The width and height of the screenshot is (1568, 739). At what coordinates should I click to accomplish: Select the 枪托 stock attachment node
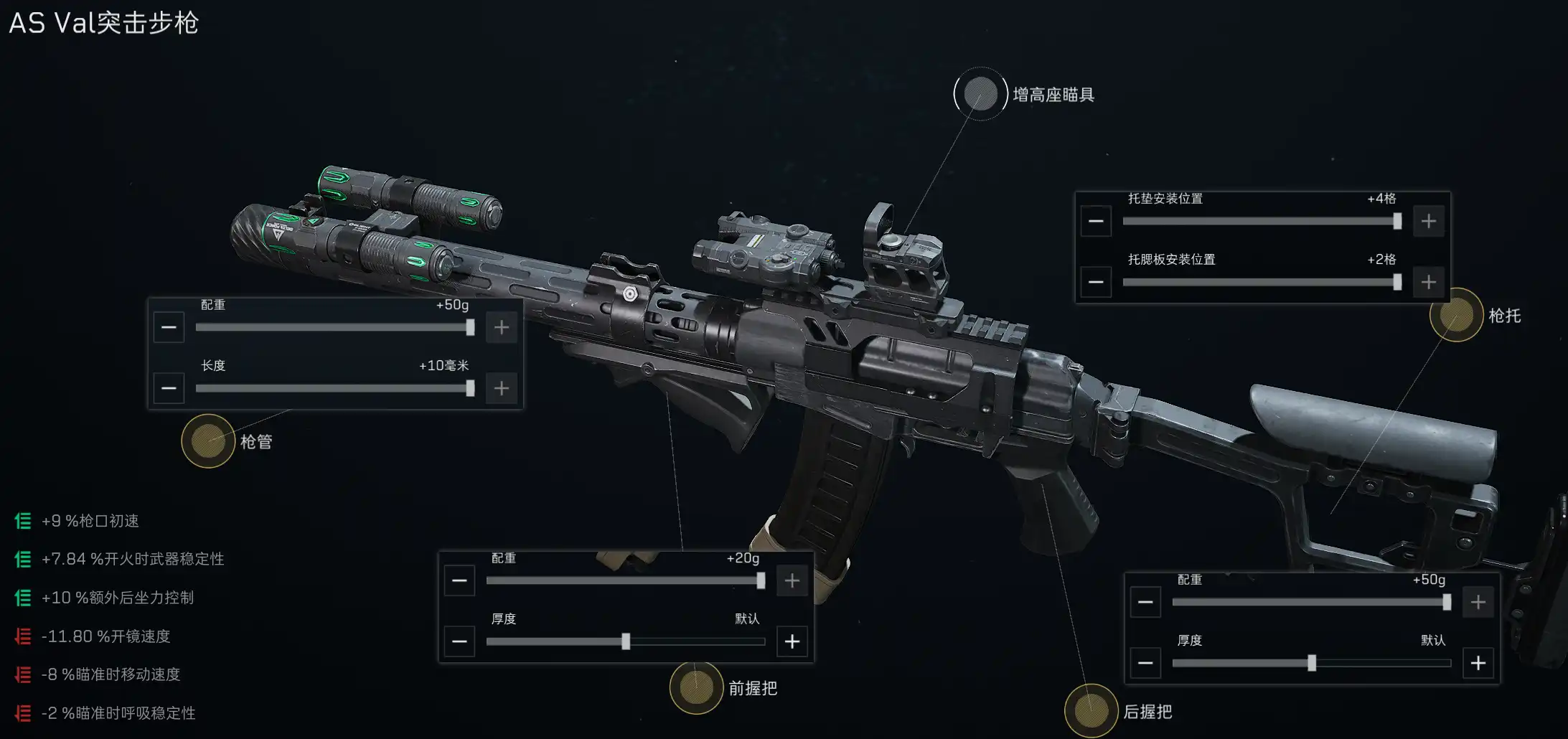pos(1456,315)
